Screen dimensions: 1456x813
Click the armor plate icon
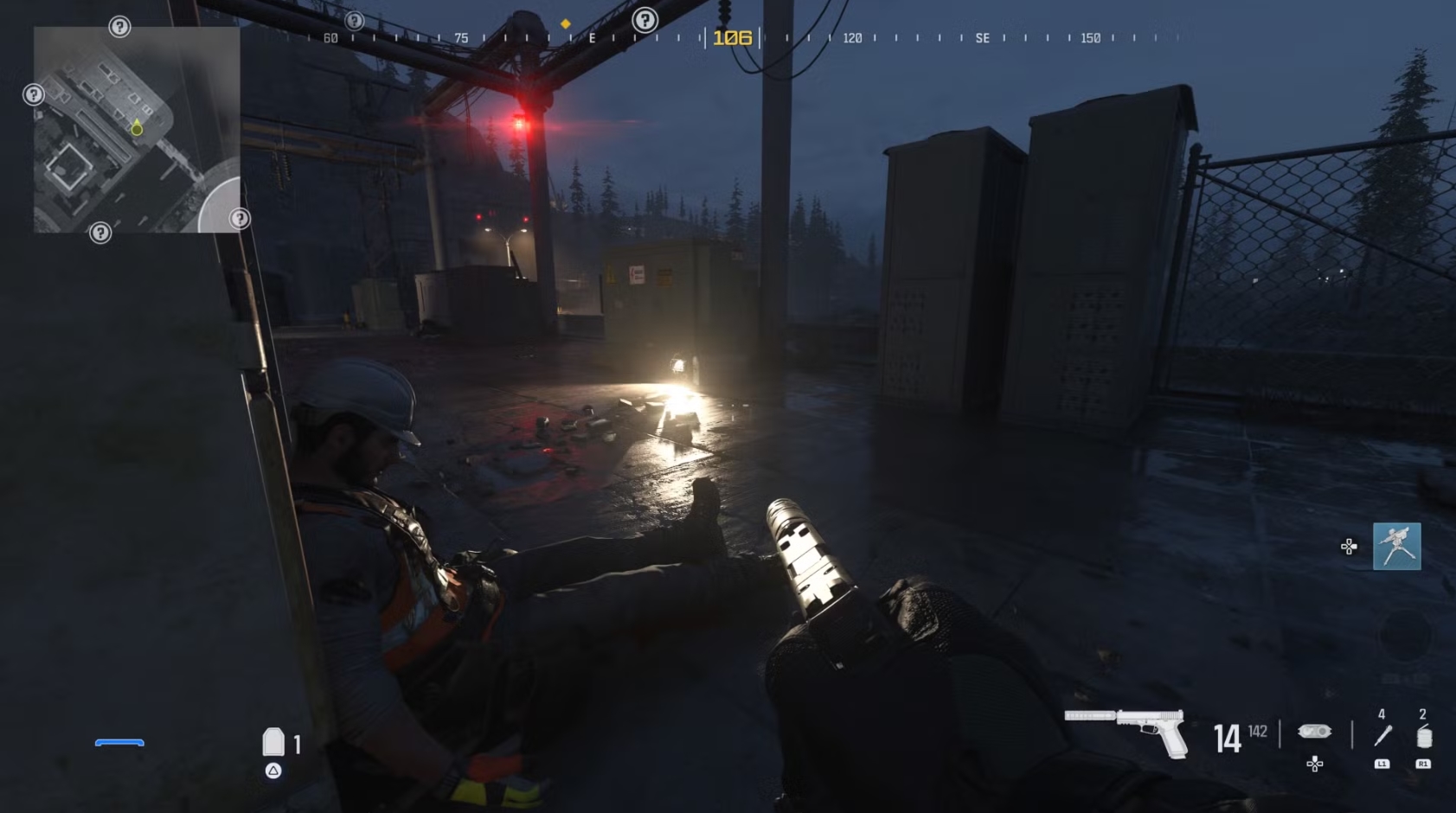pyautogui.click(x=273, y=741)
